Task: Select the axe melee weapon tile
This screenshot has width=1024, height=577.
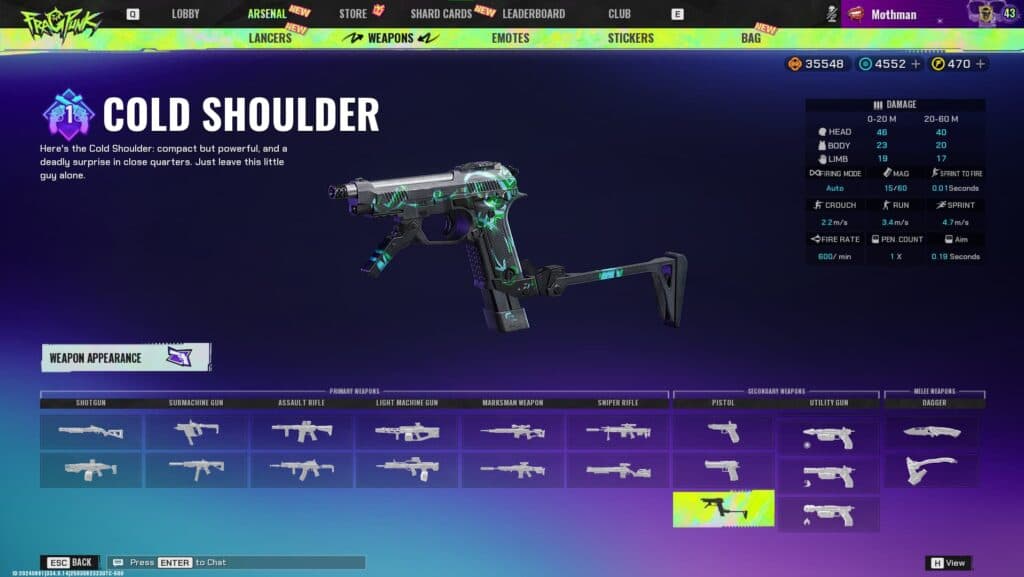Action: pyautogui.click(x=932, y=470)
